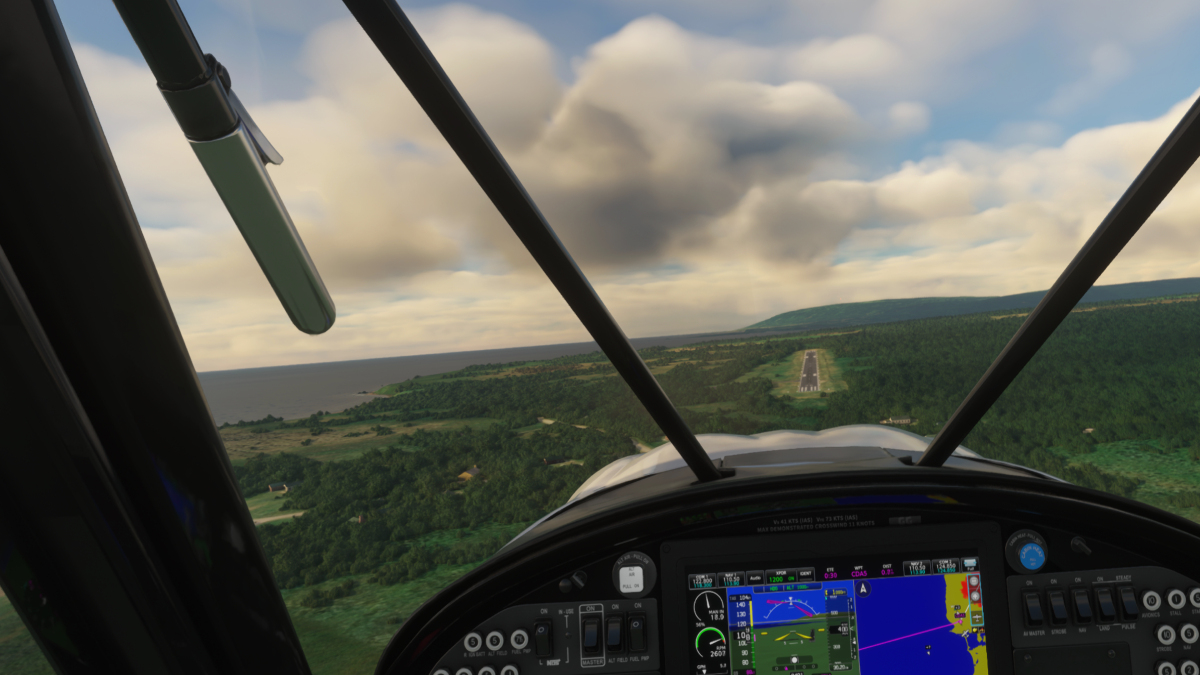Viewport: 1200px width, 675px height.
Task: Toggle the FUEL PMP switch
Action: (x=637, y=633)
